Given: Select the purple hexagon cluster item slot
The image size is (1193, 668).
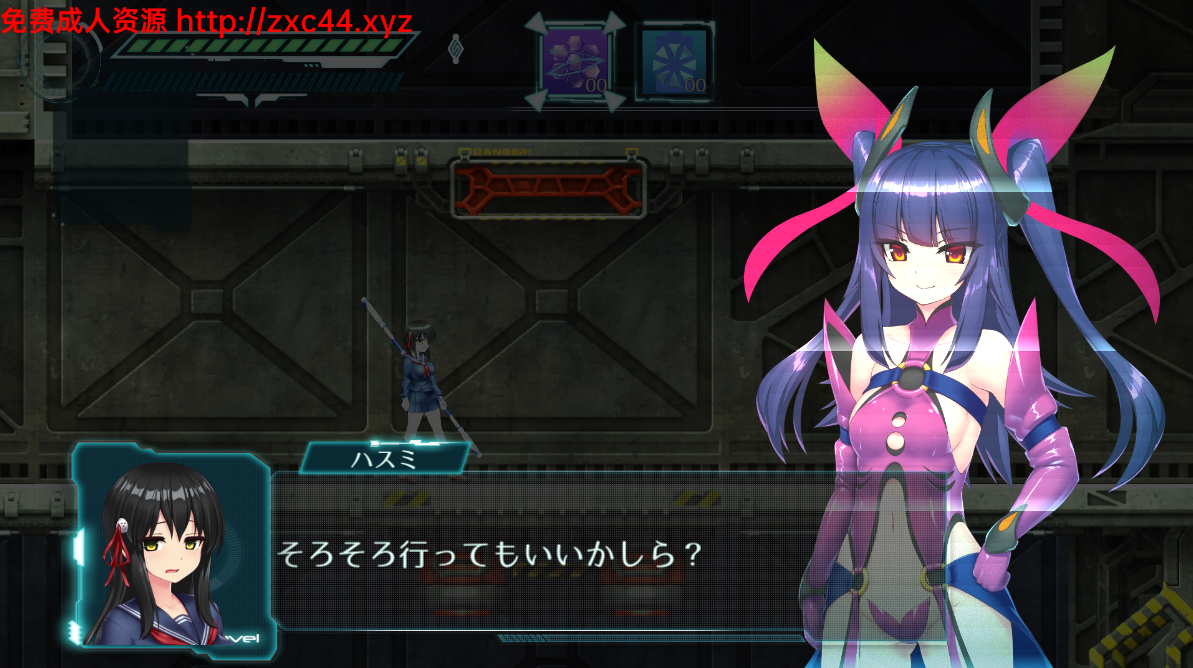Looking at the screenshot, I should [x=574, y=62].
